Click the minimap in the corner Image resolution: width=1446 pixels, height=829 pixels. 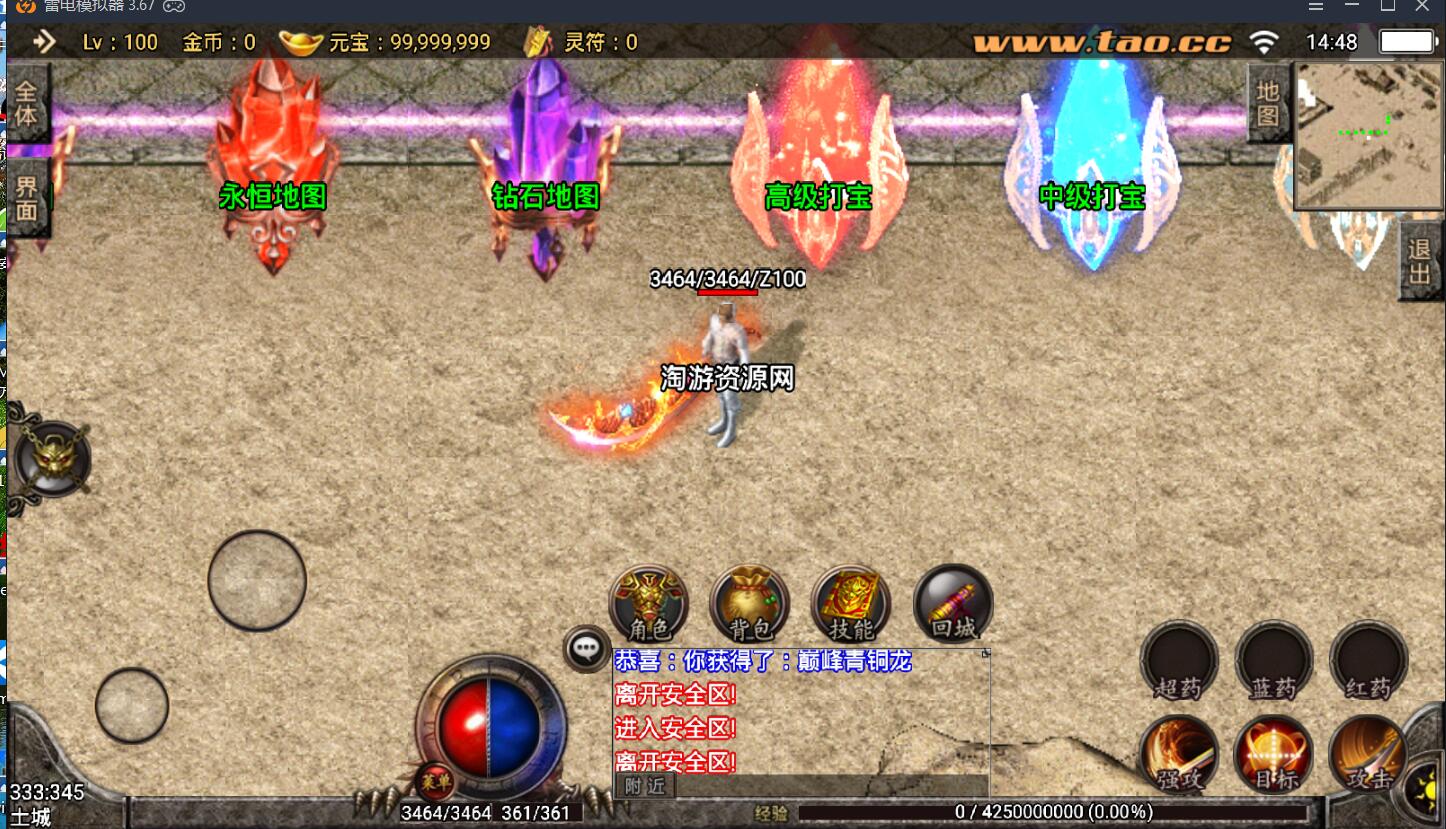pos(1369,135)
